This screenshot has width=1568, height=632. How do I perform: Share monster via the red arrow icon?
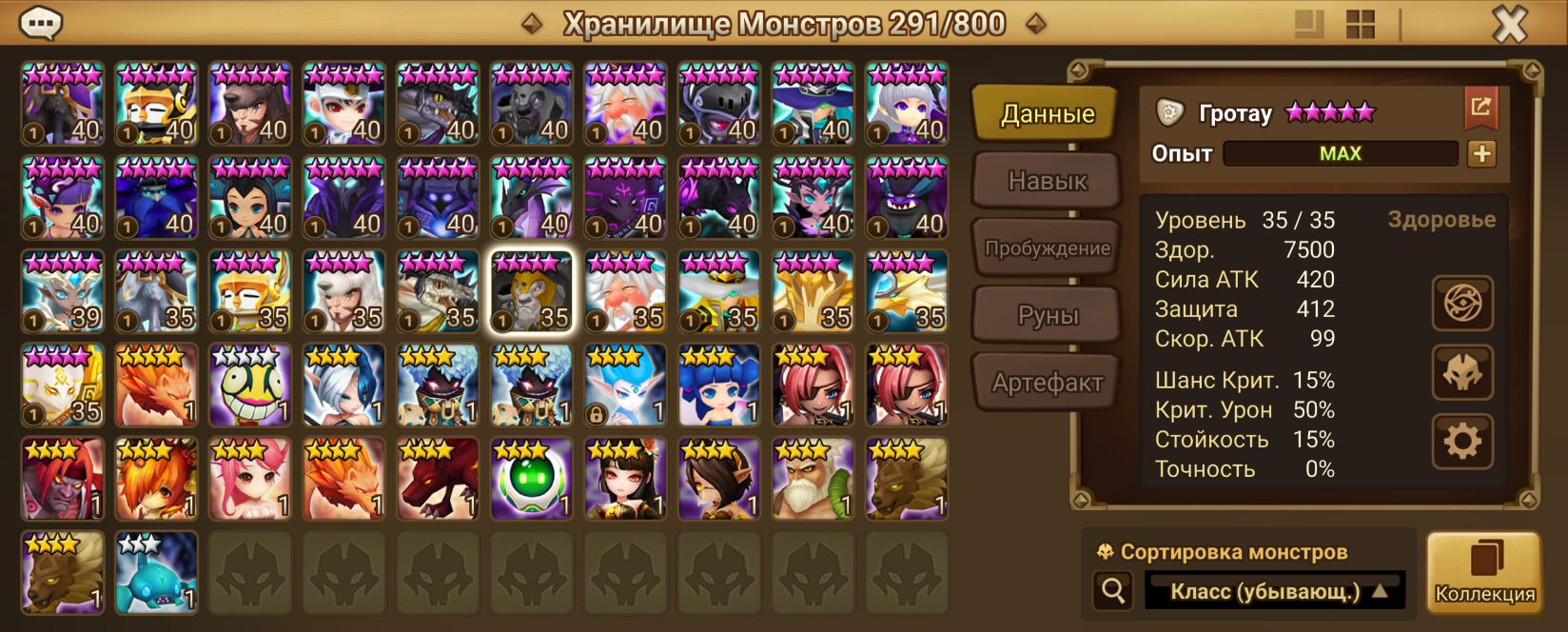click(1480, 108)
